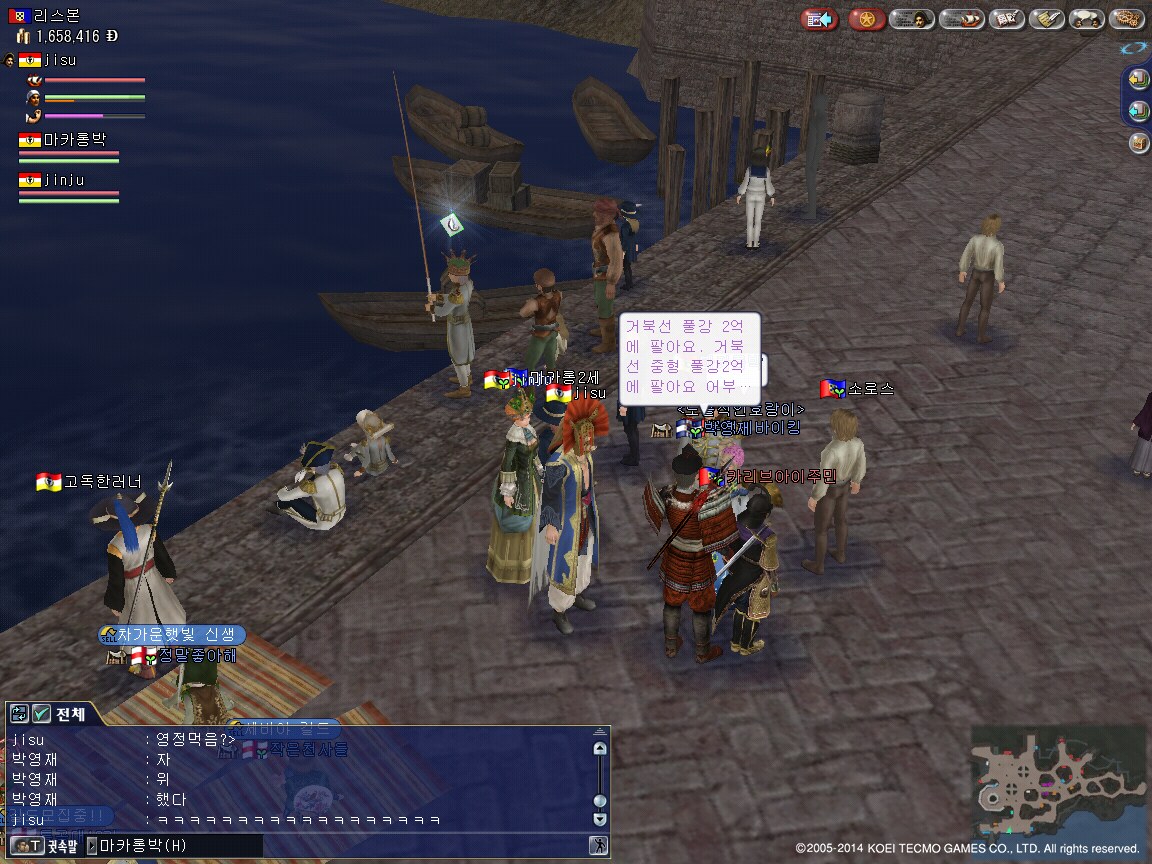The width and height of the screenshot is (1152, 864).
Task: Click the blue rotating-arrows camera icon
Action: pos(1134,47)
